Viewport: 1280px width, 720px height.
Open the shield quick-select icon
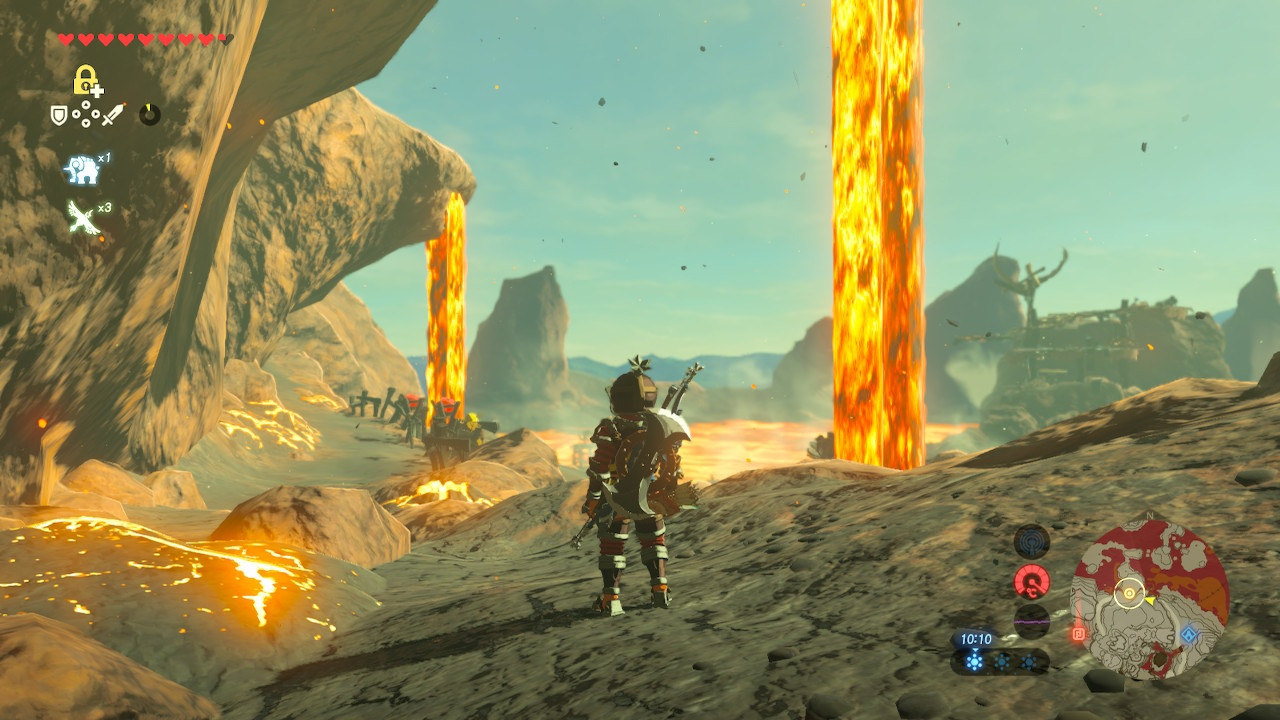click(x=59, y=115)
